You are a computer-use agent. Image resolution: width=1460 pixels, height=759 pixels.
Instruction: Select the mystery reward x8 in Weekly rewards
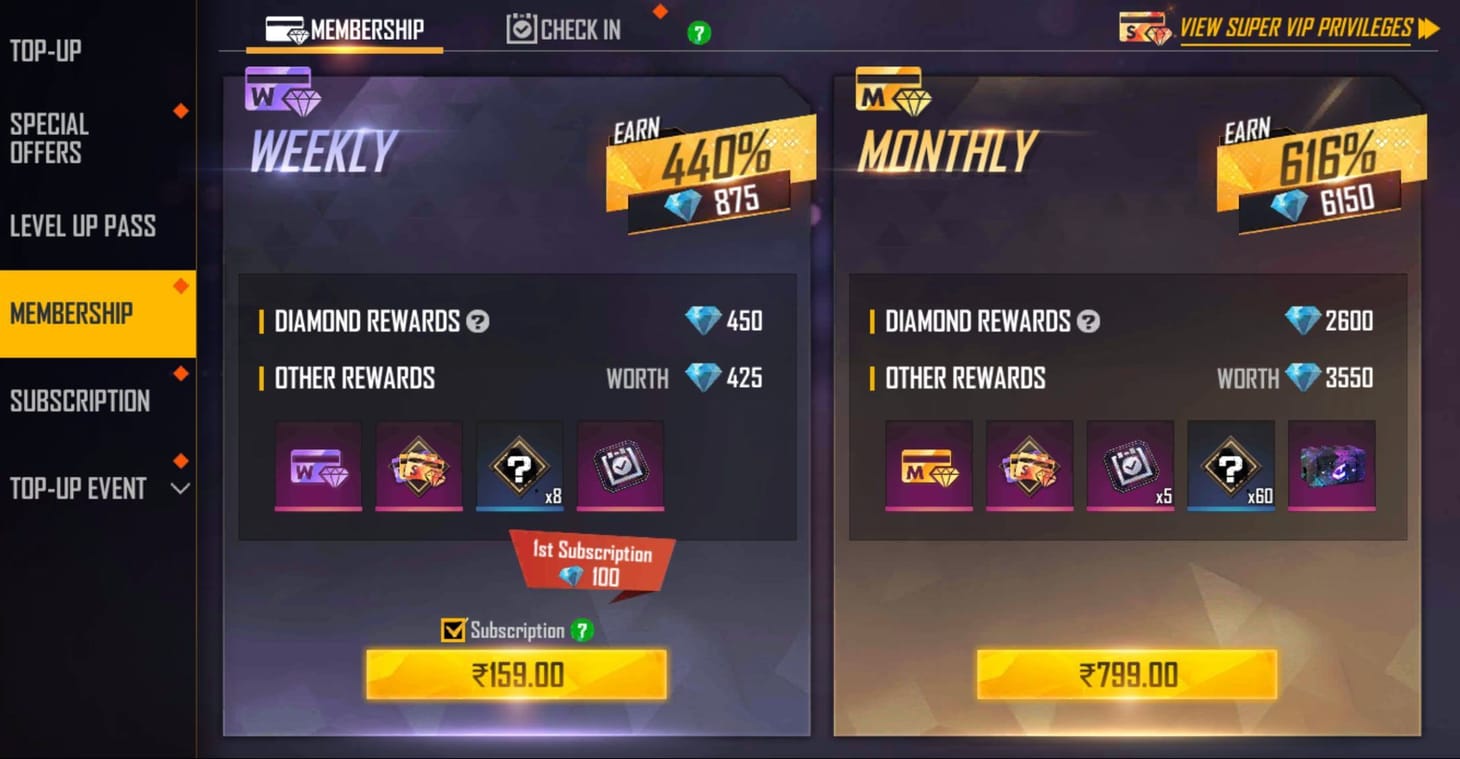(519, 467)
